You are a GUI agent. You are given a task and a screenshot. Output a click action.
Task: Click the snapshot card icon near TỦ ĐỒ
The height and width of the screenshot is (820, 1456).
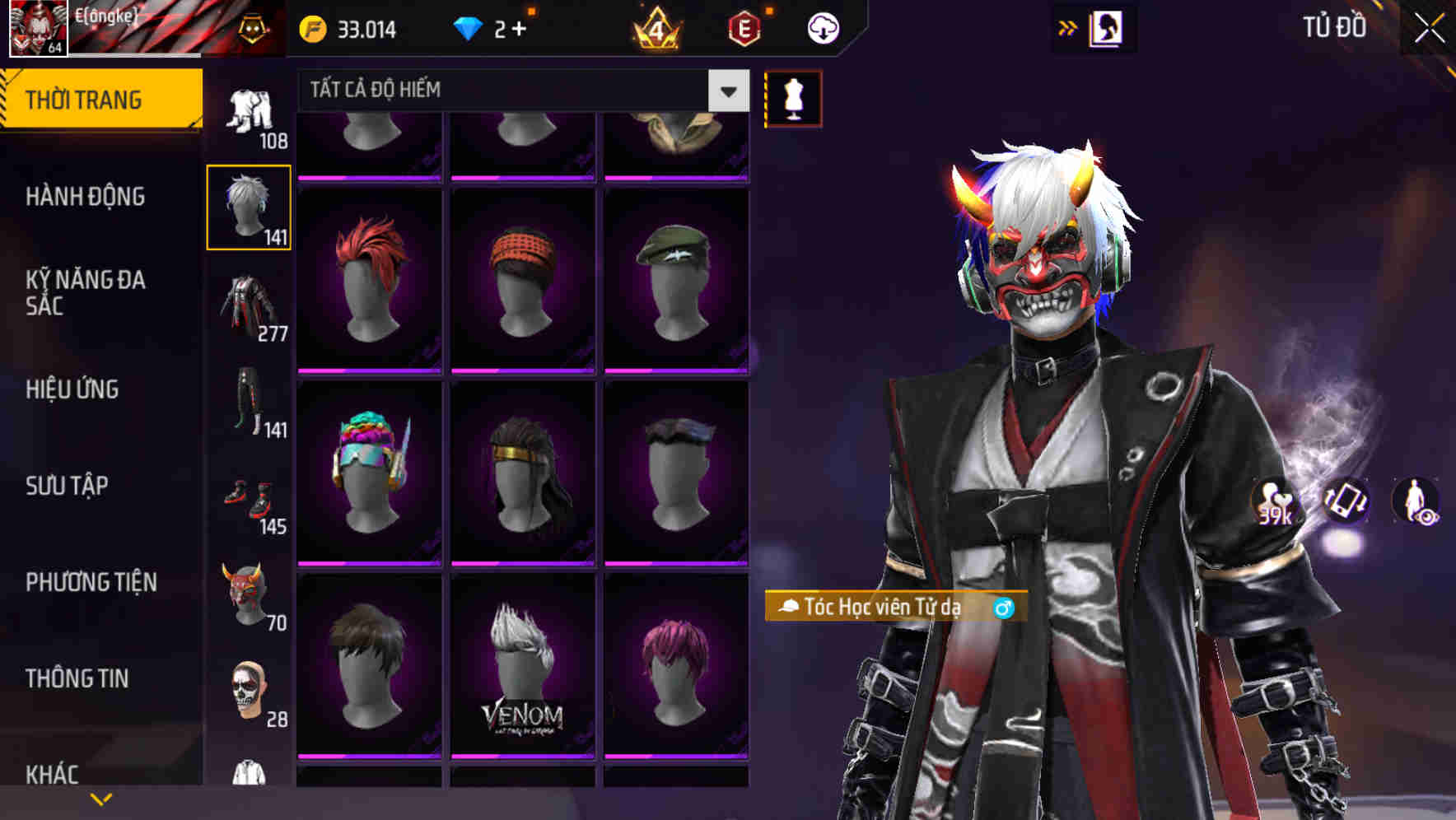coord(1107,27)
